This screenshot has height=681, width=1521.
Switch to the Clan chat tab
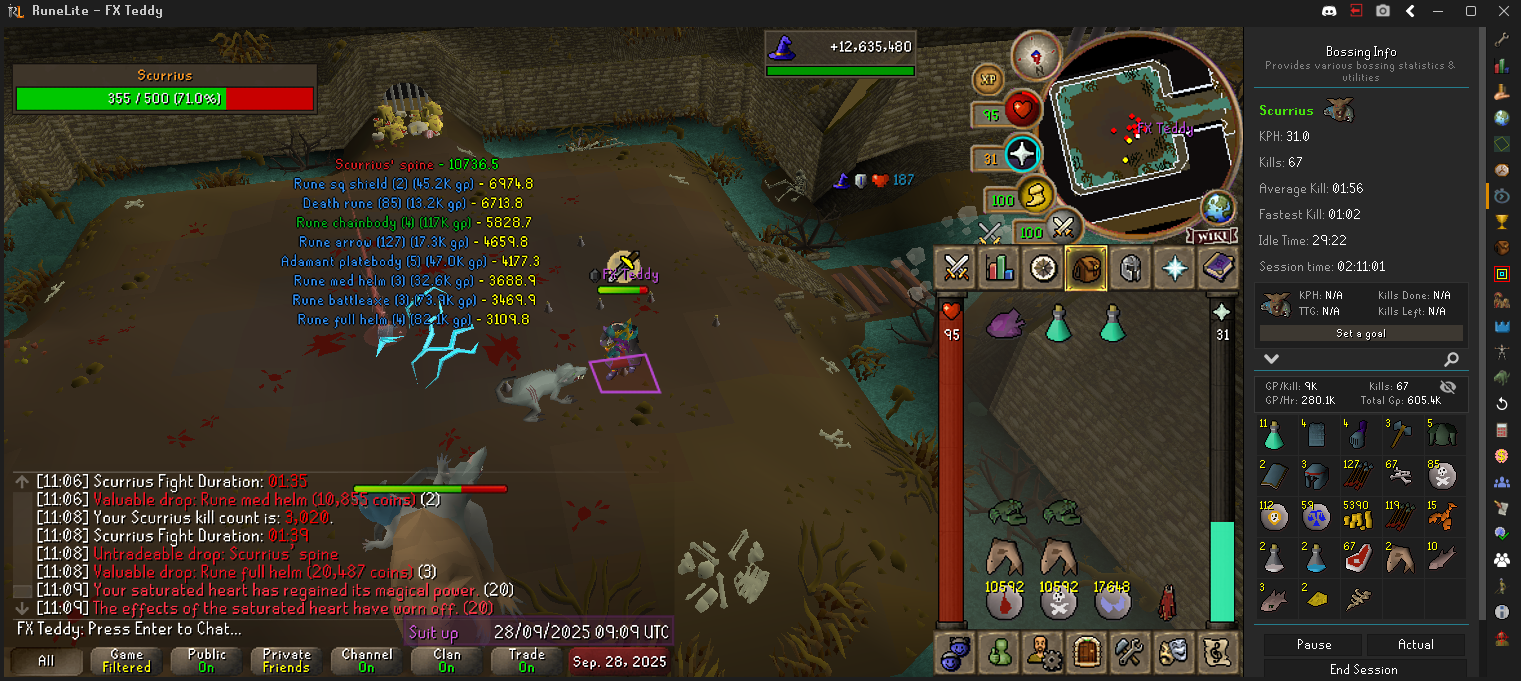click(447, 661)
